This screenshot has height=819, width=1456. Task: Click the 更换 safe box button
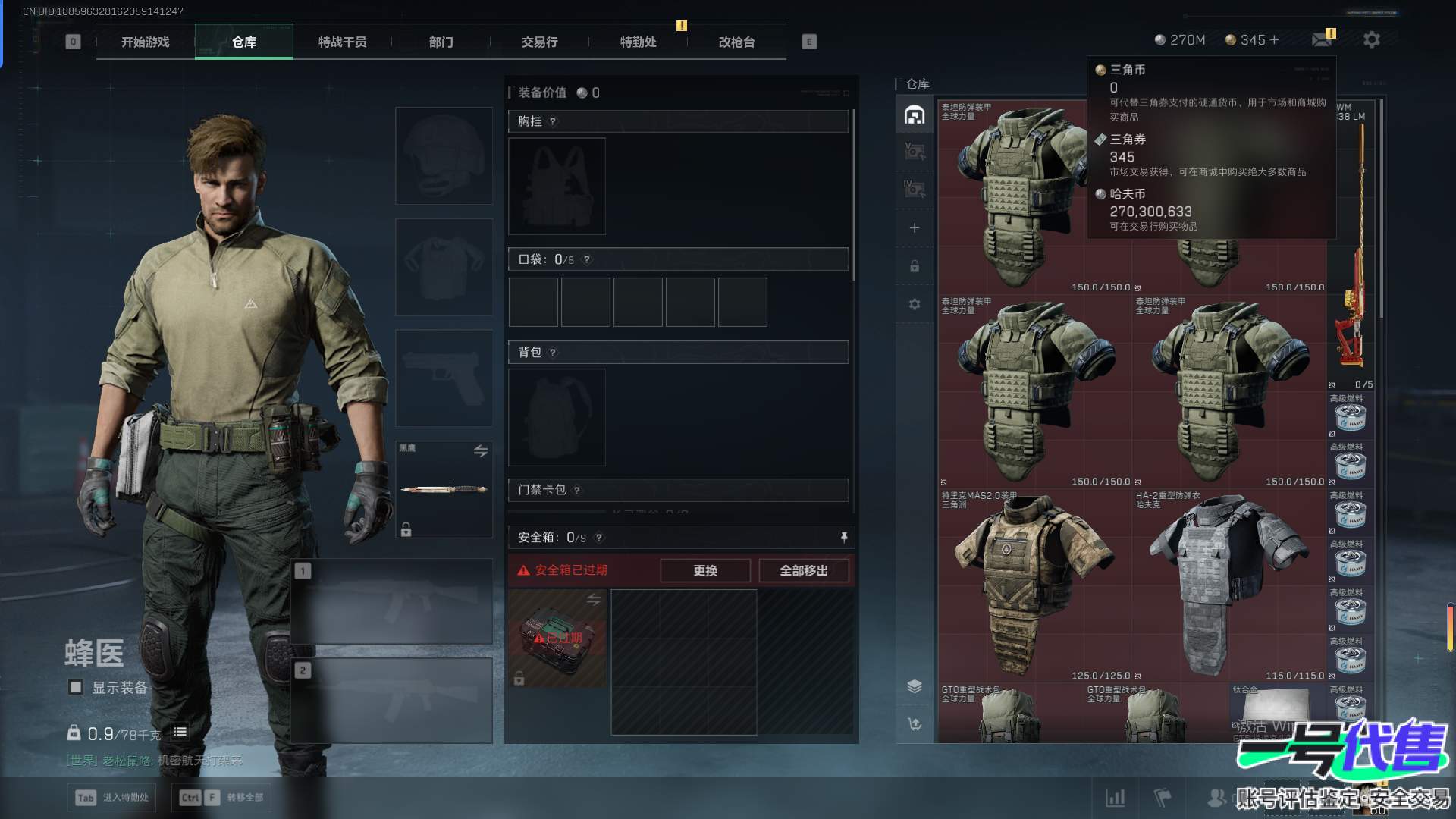coord(704,570)
